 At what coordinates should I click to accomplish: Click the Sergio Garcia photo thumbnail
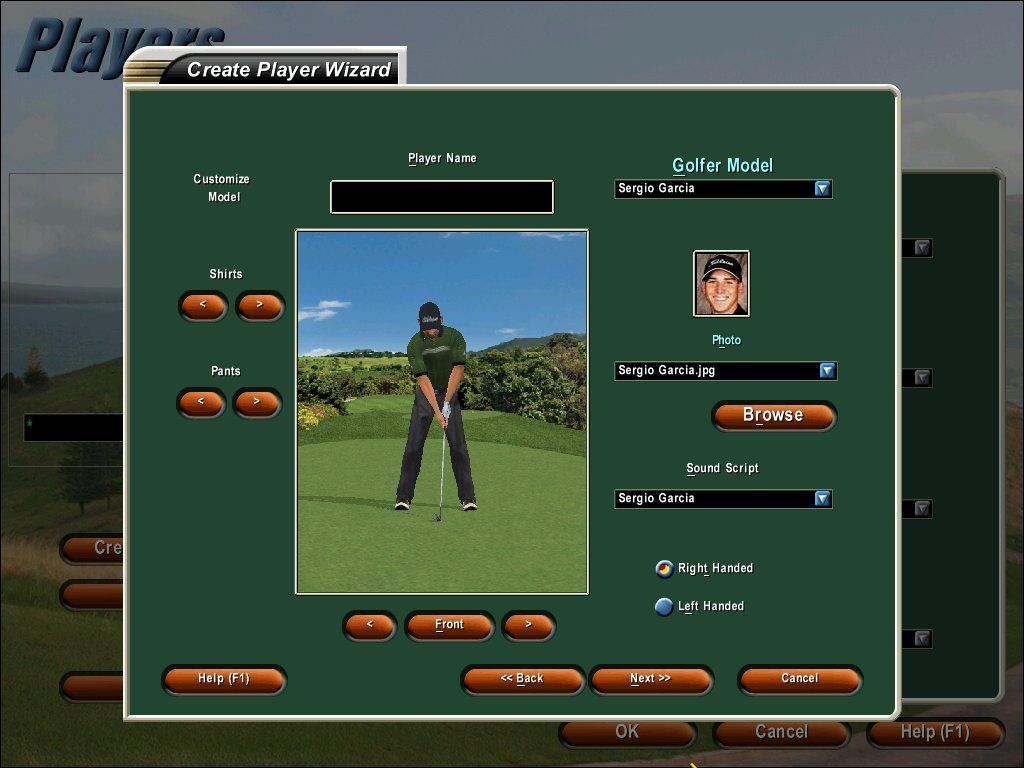click(x=721, y=283)
